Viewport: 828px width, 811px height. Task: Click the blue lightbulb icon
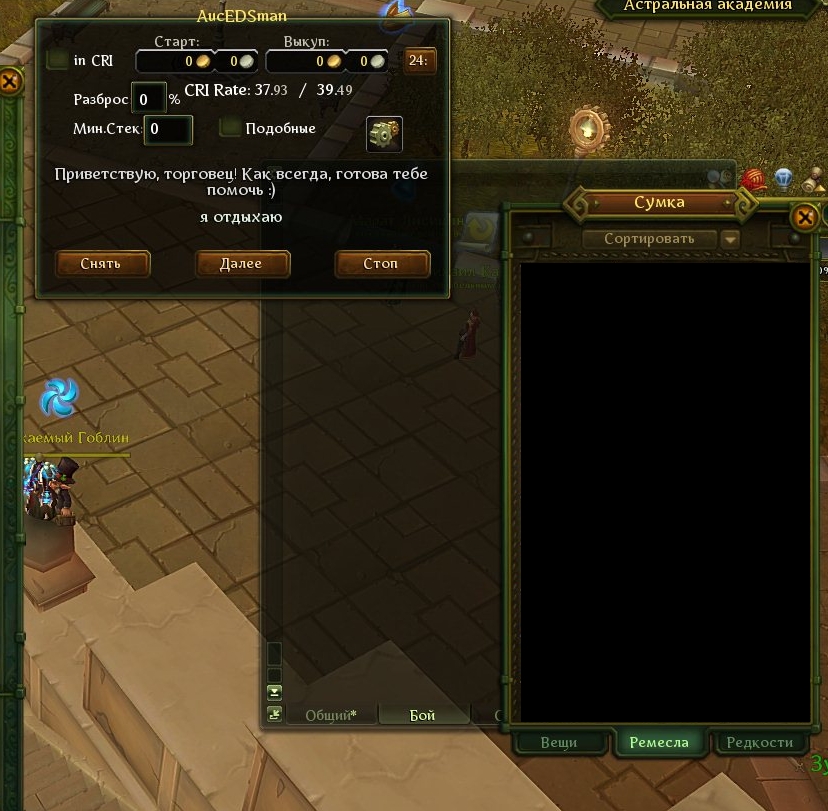click(784, 179)
